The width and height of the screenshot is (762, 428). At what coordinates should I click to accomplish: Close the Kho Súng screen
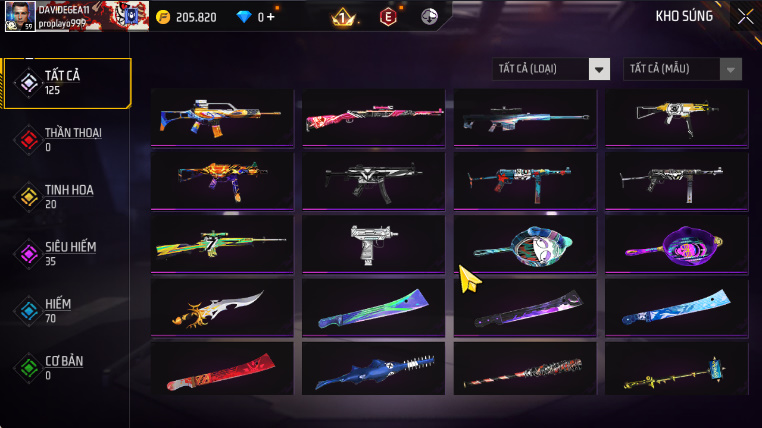[745, 16]
